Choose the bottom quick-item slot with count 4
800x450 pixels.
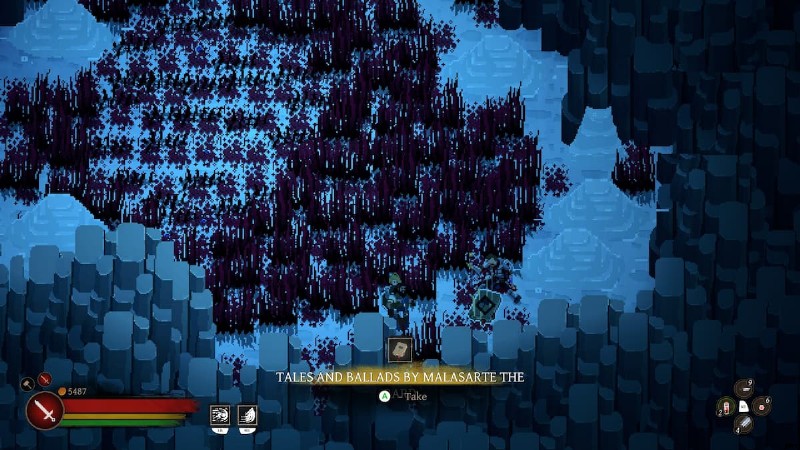point(744,424)
